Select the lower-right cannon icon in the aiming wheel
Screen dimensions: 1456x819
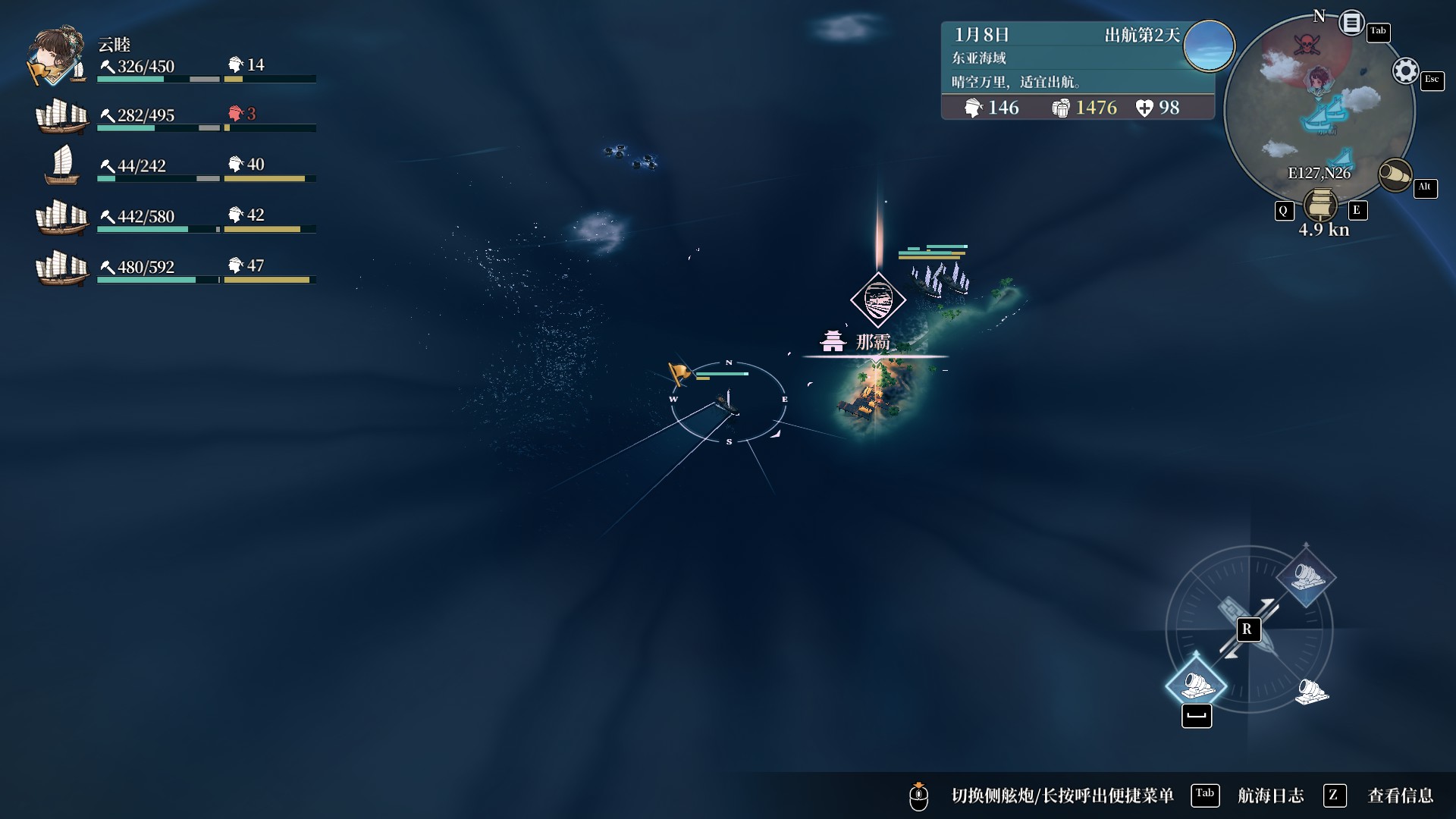(1311, 690)
